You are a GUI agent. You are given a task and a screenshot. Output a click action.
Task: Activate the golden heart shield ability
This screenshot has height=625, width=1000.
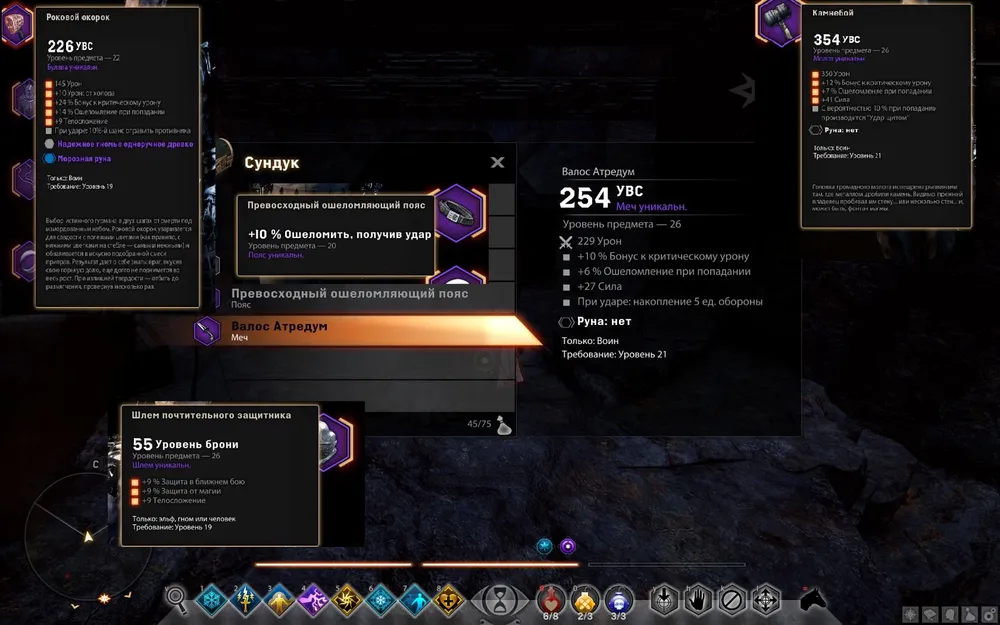pyautogui.click(x=449, y=599)
